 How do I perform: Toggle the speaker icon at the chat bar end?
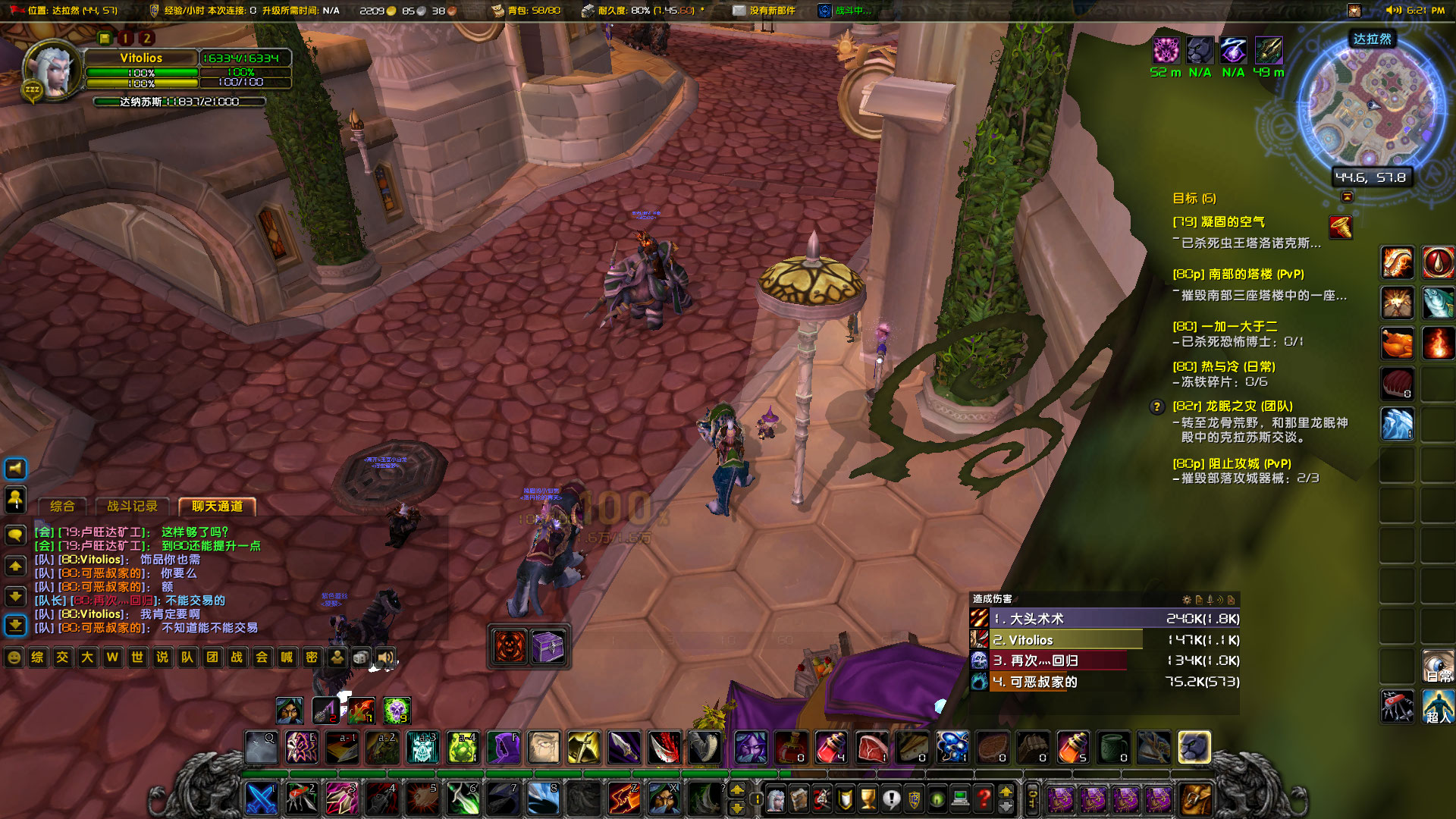[x=385, y=657]
